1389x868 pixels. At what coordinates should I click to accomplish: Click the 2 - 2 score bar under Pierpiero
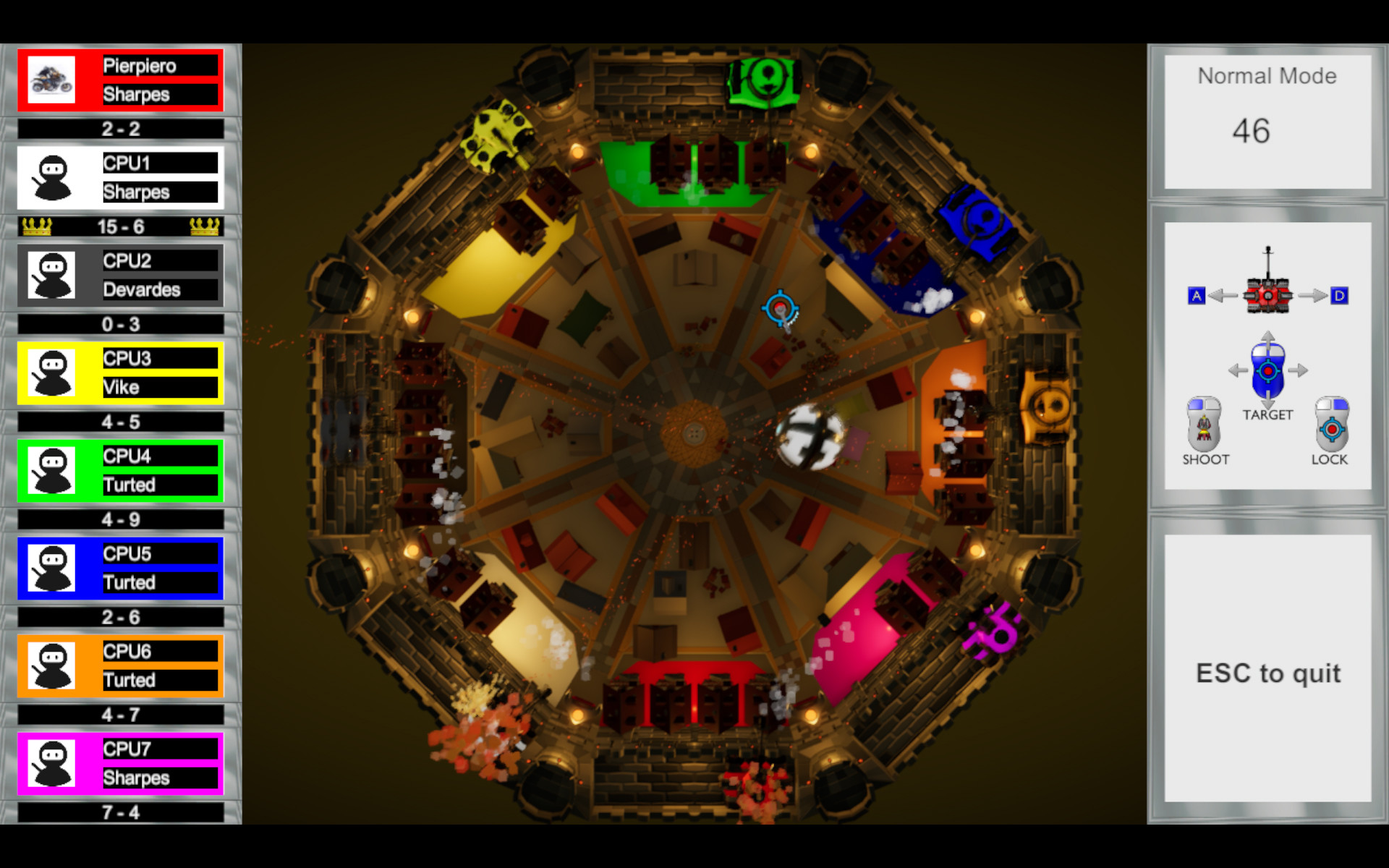119,129
